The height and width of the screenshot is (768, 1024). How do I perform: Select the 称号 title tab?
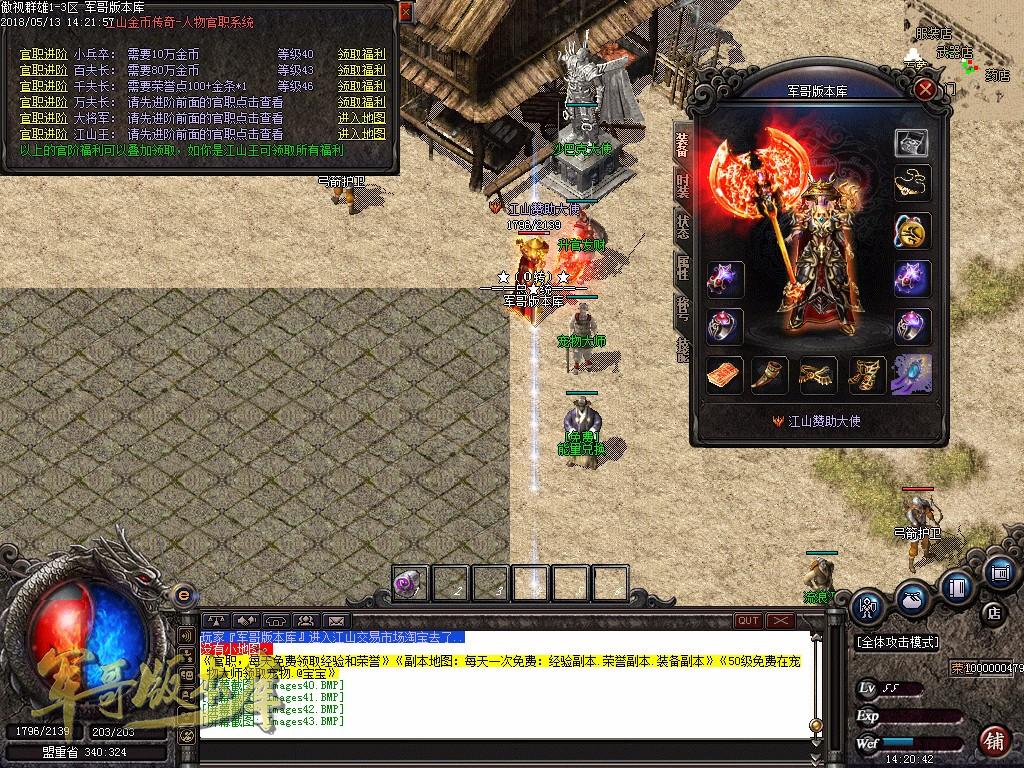[x=683, y=307]
